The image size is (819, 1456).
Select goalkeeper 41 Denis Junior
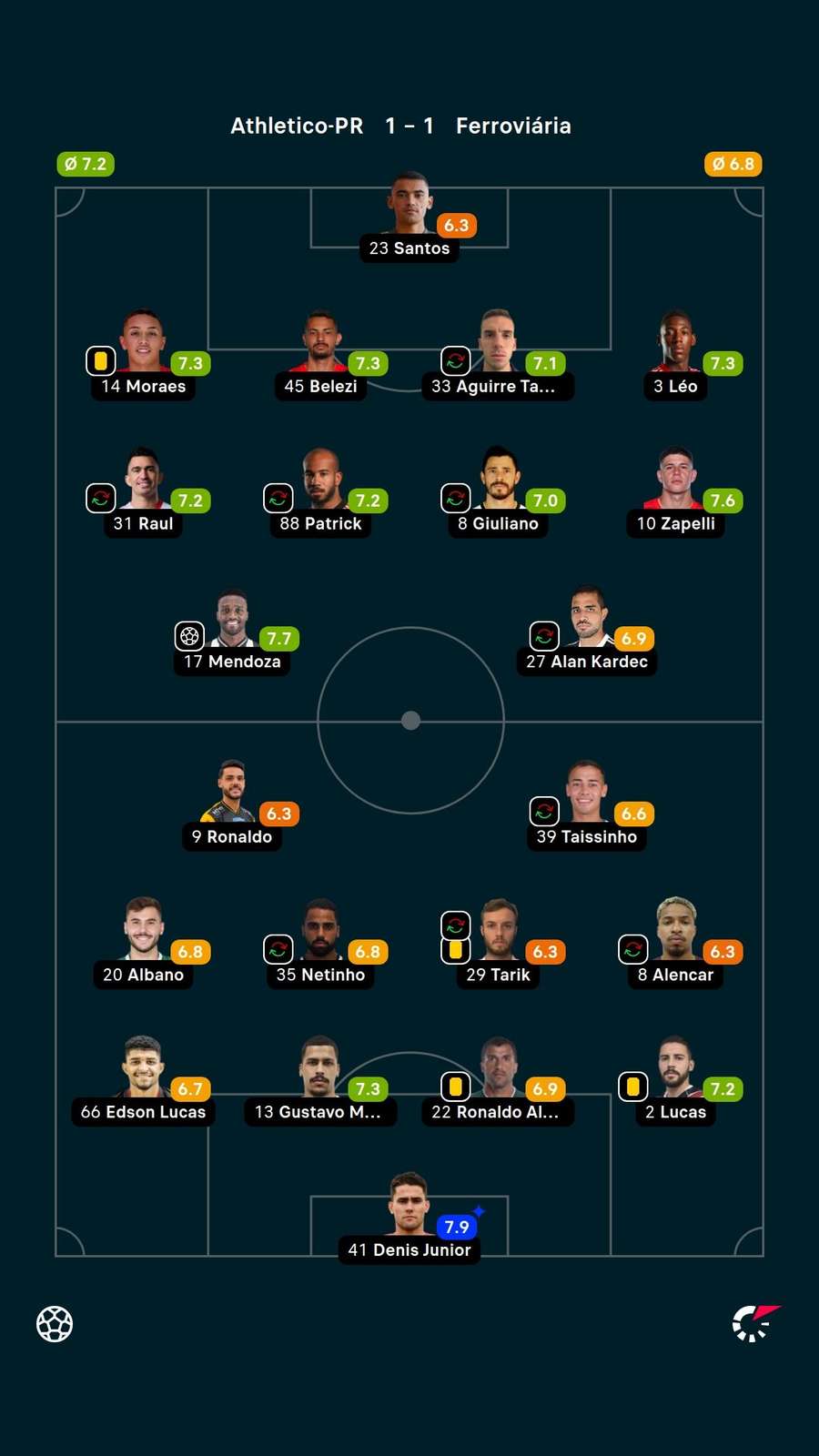pyautogui.click(x=409, y=1207)
